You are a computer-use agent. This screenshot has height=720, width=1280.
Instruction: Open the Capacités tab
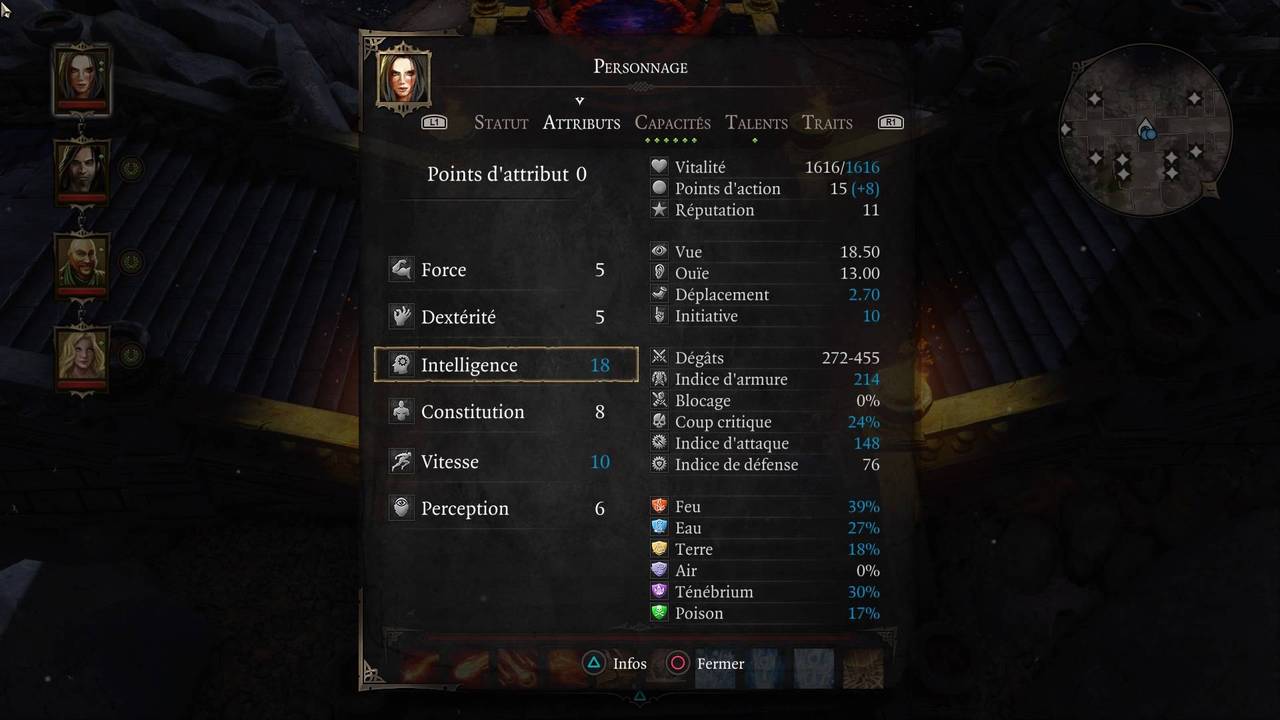click(672, 123)
